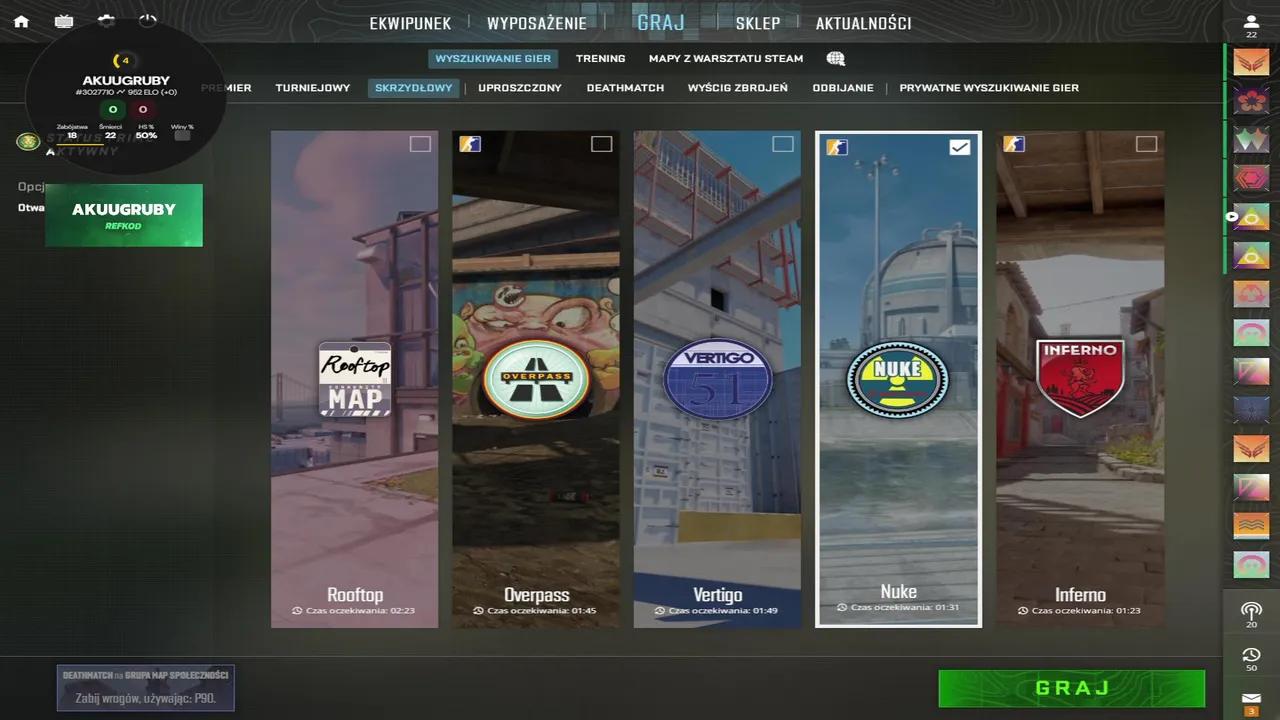Open CS2 settings via gear icon

pos(107,20)
